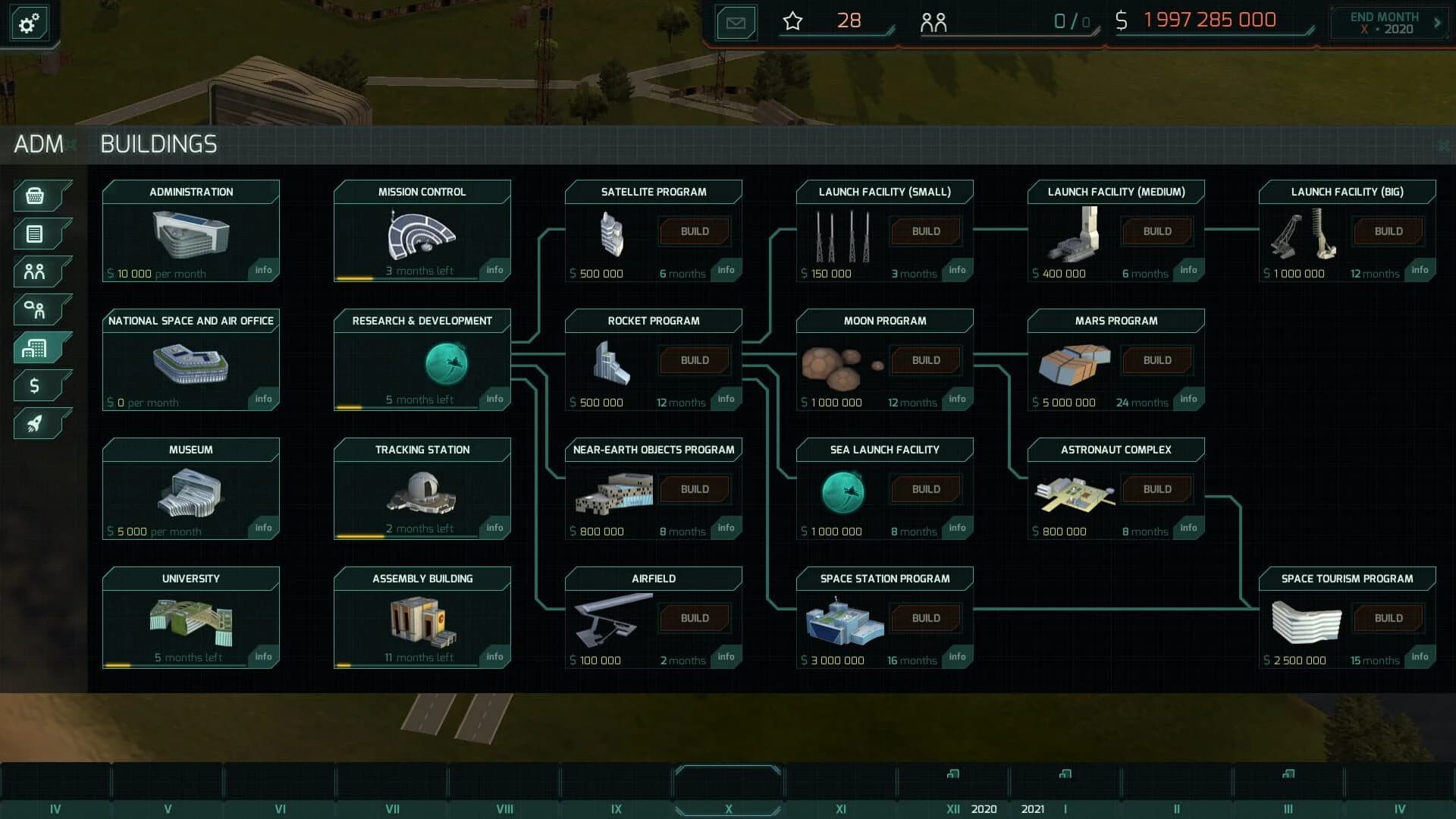Build the Satellite Program
Screen dimensions: 1456x819
click(694, 231)
